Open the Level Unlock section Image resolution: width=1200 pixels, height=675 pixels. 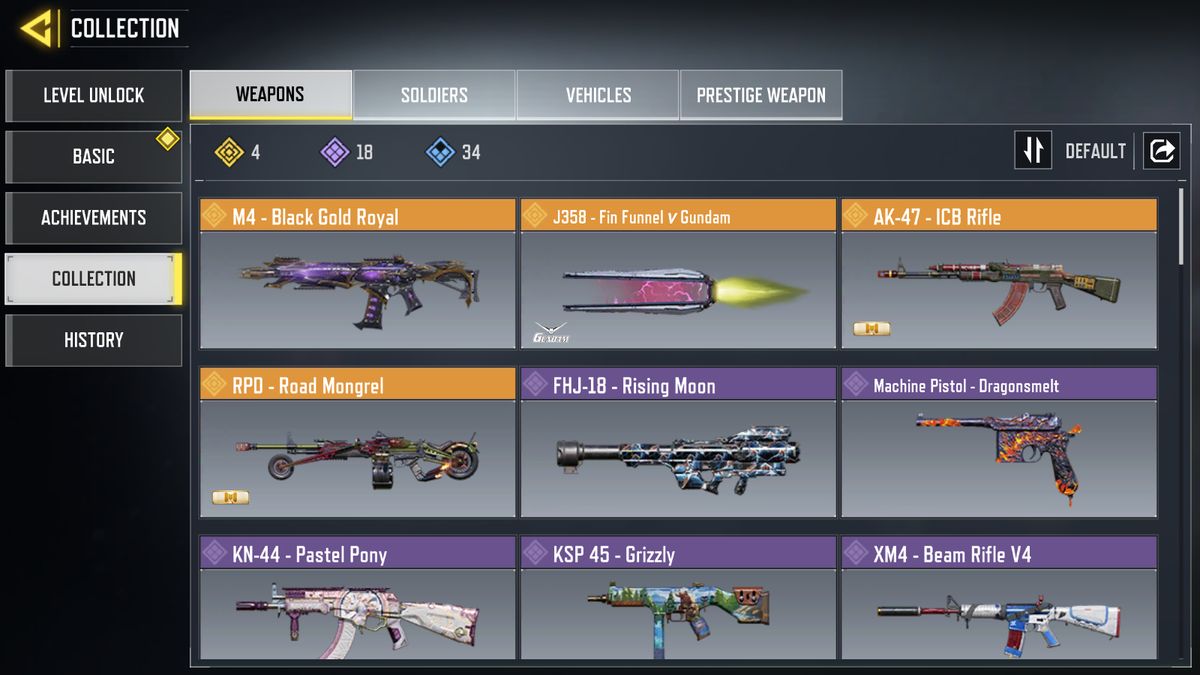tap(93, 96)
